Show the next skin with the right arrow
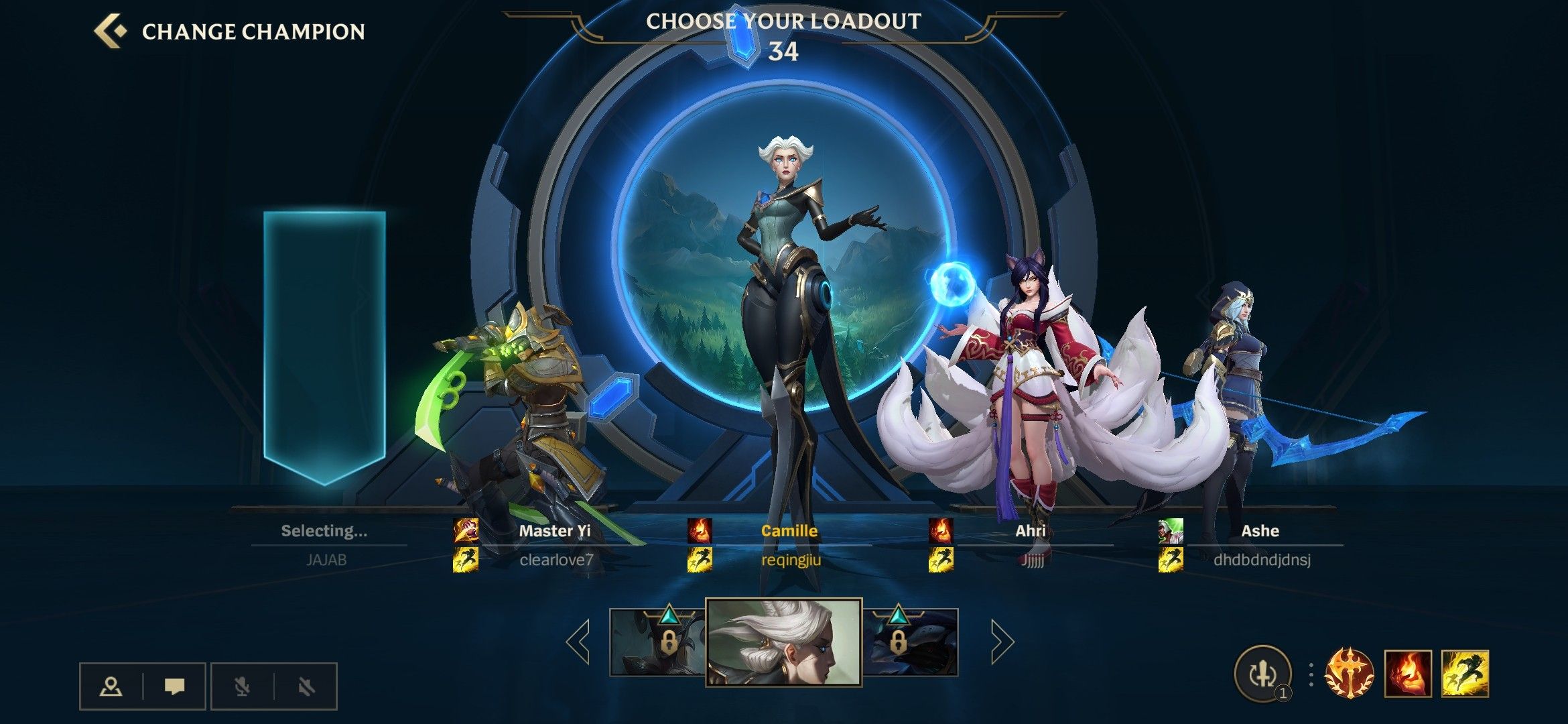 click(1002, 642)
